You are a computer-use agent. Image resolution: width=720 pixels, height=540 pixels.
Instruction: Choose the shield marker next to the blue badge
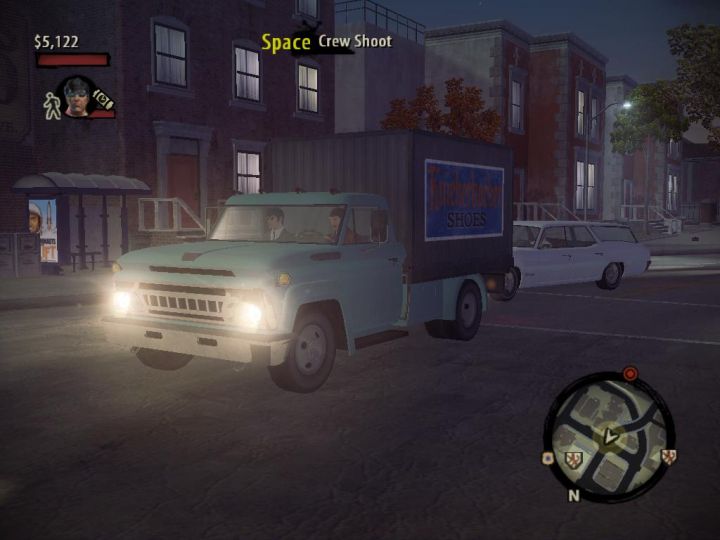(572, 460)
